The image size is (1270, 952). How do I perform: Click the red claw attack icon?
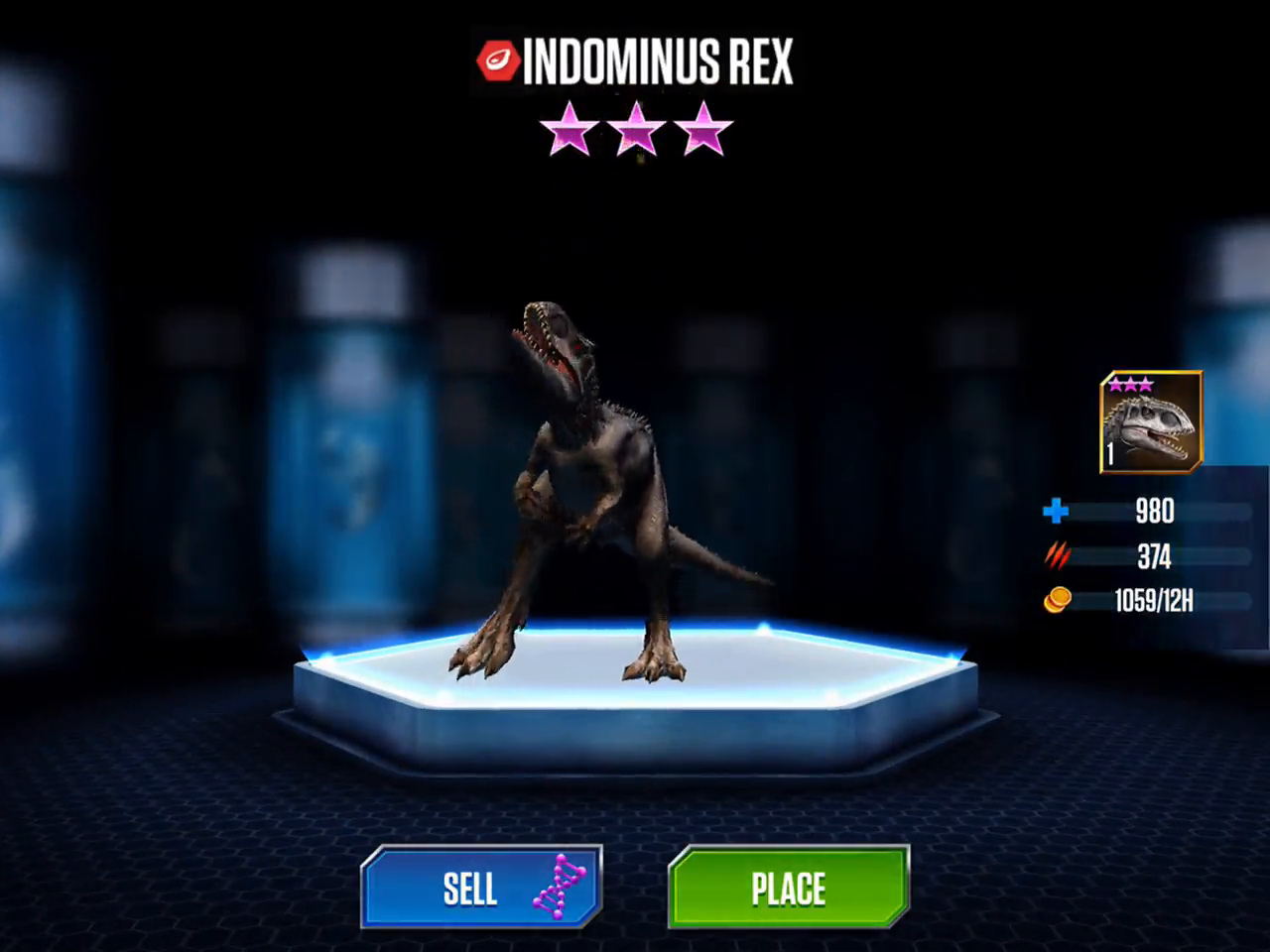tap(1058, 556)
